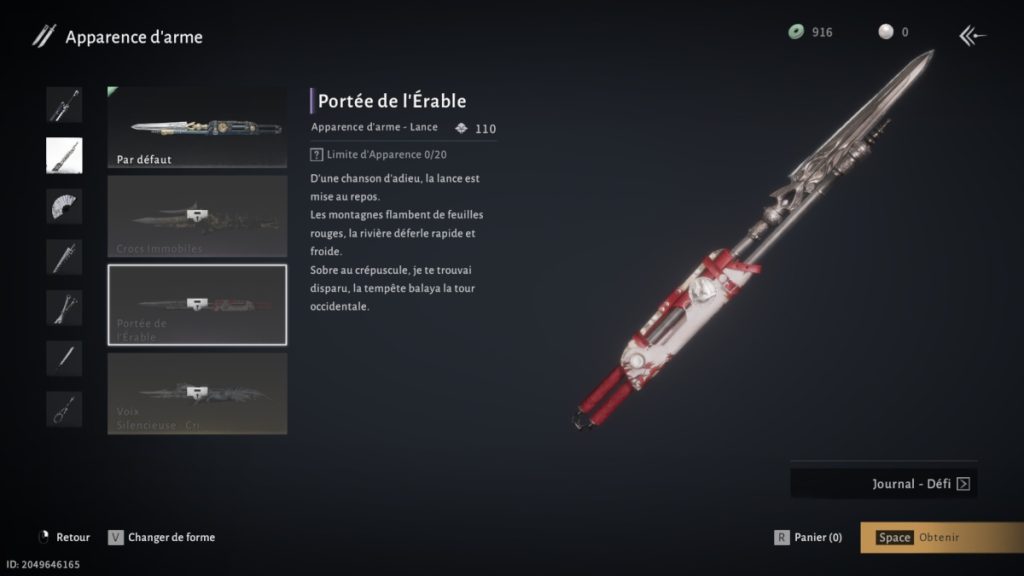The height and width of the screenshot is (576, 1024).
Task: Select the Portée de l'Érable skin
Action: pyautogui.click(x=197, y=304)
